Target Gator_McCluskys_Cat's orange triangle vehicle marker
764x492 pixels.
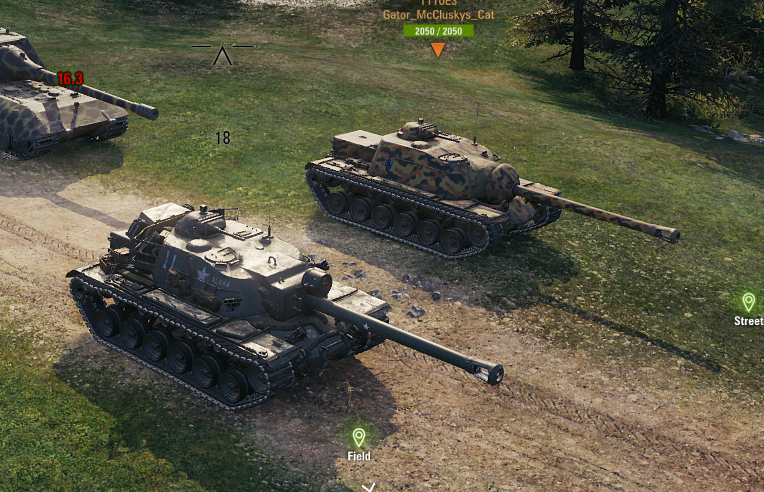click(x=438, y=49)
